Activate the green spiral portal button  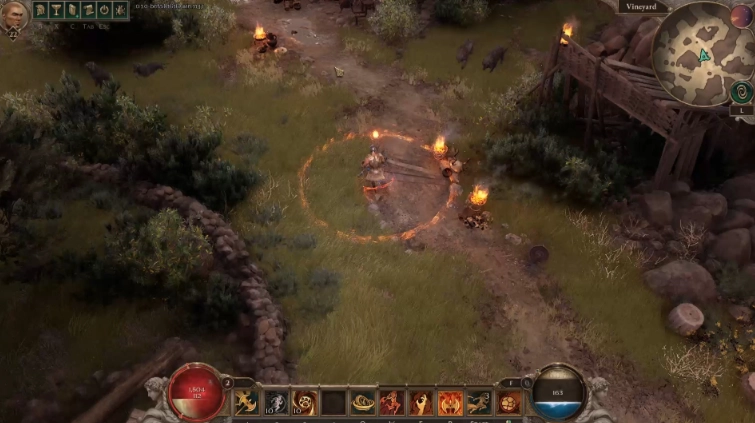[x=741, y=92]
